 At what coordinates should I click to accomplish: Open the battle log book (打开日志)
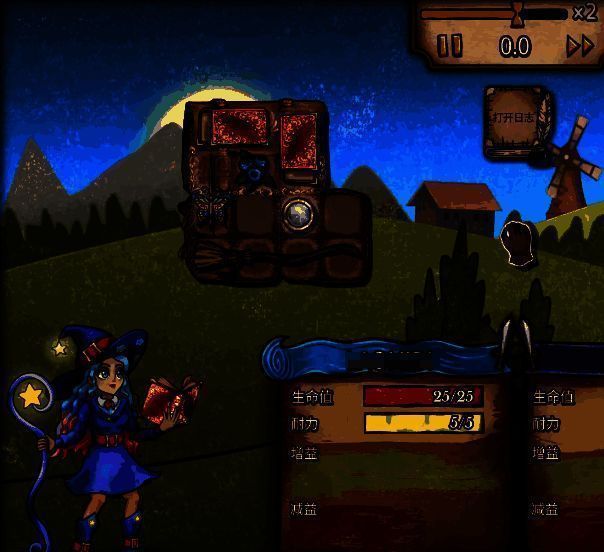(518, 120)
